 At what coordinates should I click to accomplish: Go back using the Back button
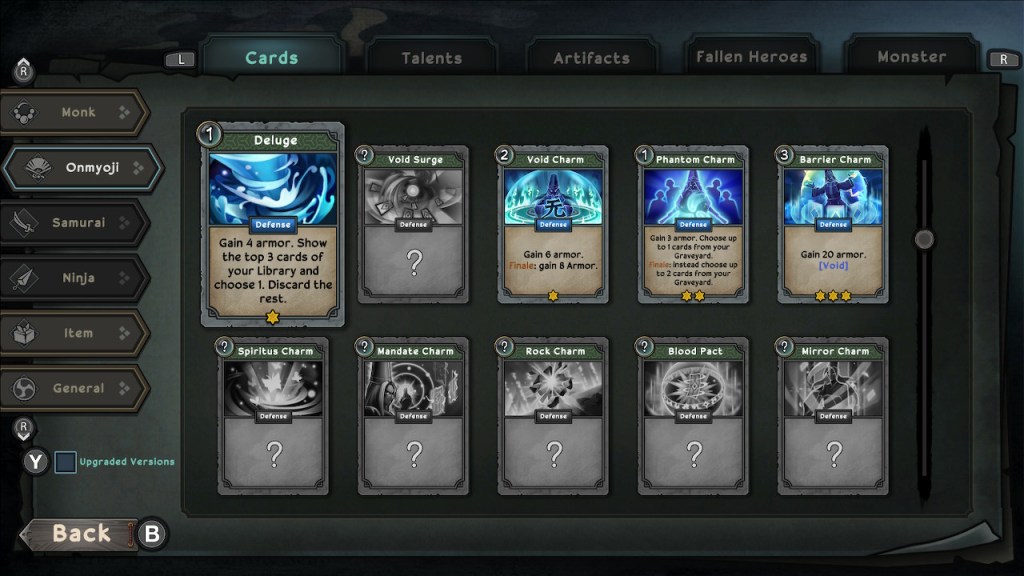[x=80, y=533]
